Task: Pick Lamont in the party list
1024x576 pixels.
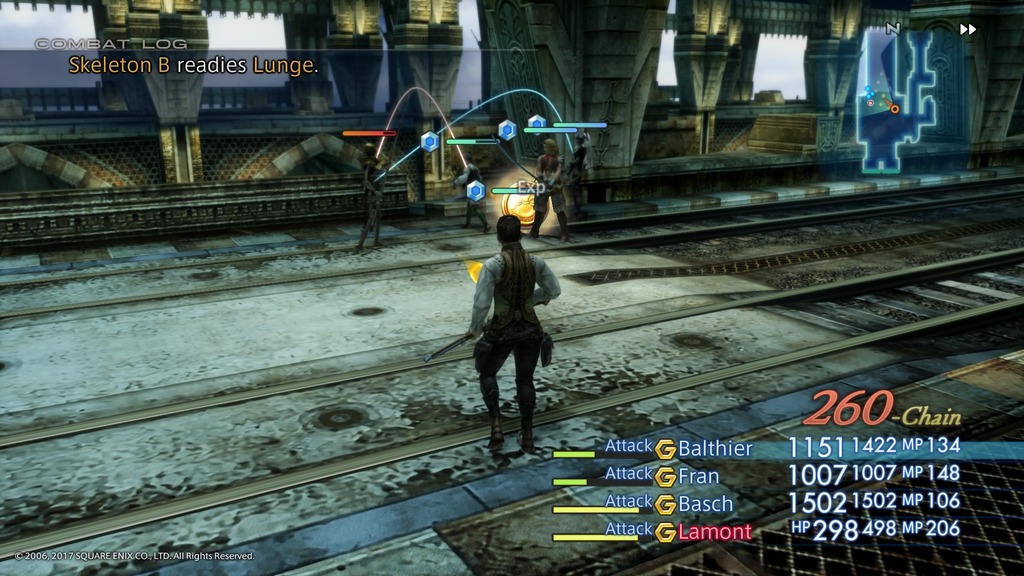Action: (714, 532)
